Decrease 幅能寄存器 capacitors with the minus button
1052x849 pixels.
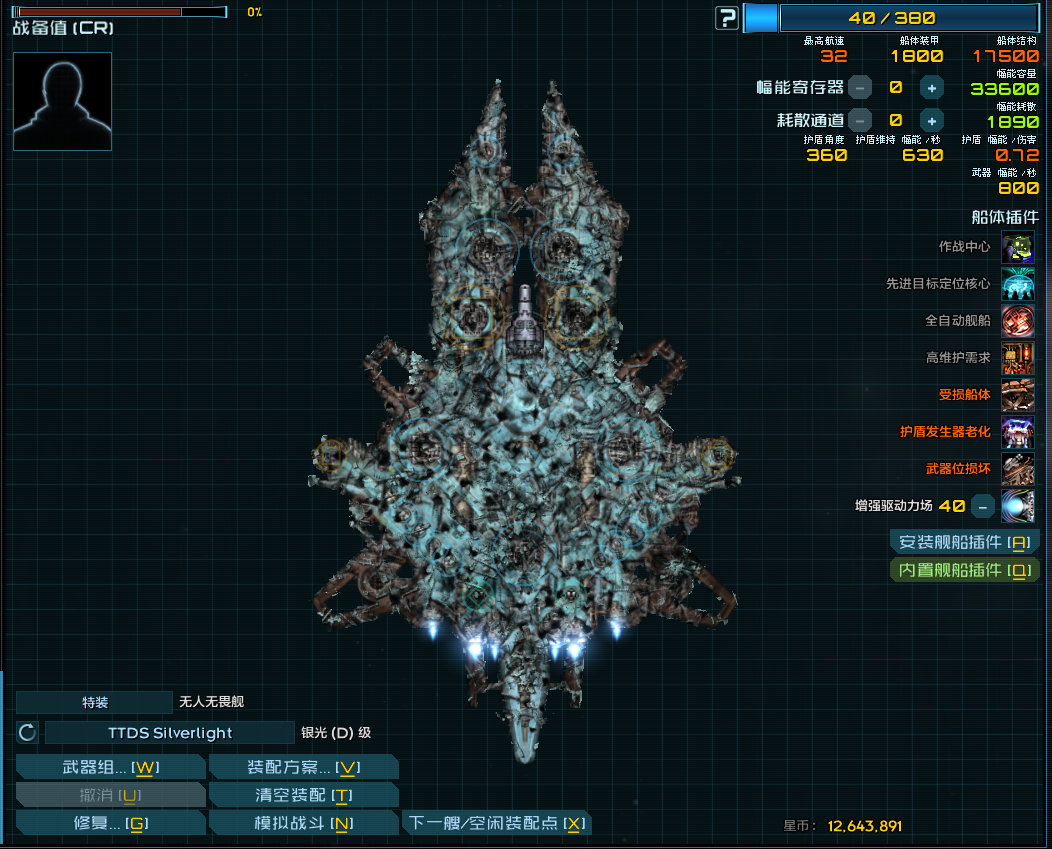tap(860, 88)
